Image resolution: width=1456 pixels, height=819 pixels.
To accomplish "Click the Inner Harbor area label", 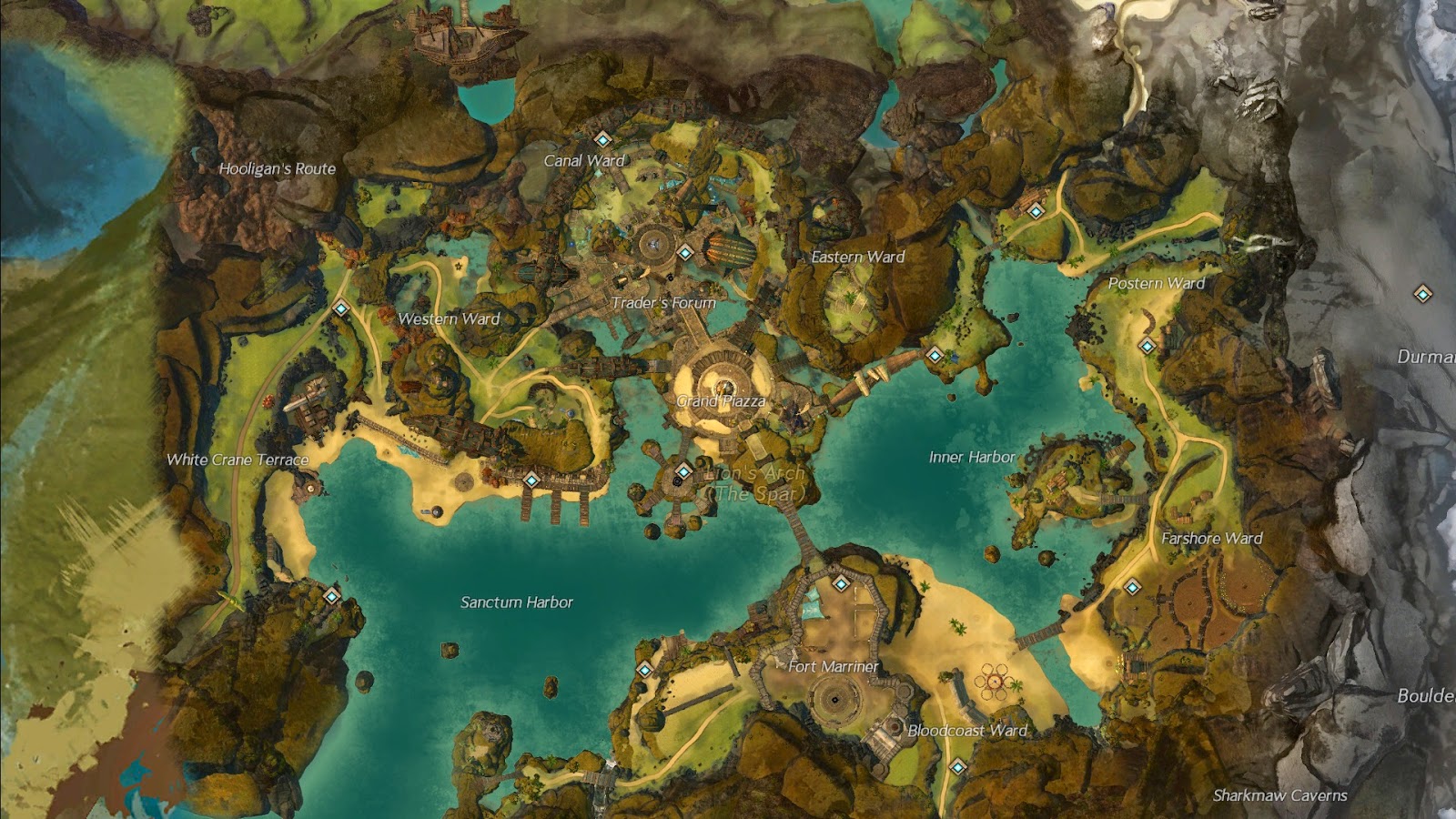I will coord(971,459).
